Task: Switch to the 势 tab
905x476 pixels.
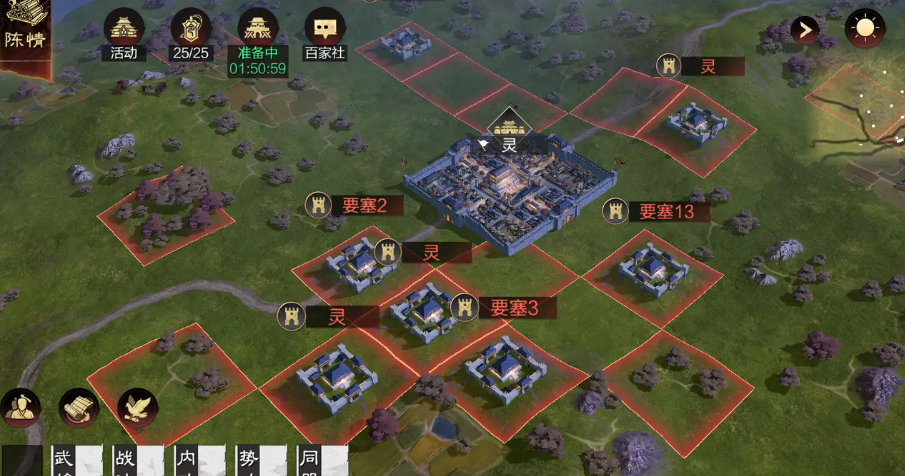Action: point(249,461)
